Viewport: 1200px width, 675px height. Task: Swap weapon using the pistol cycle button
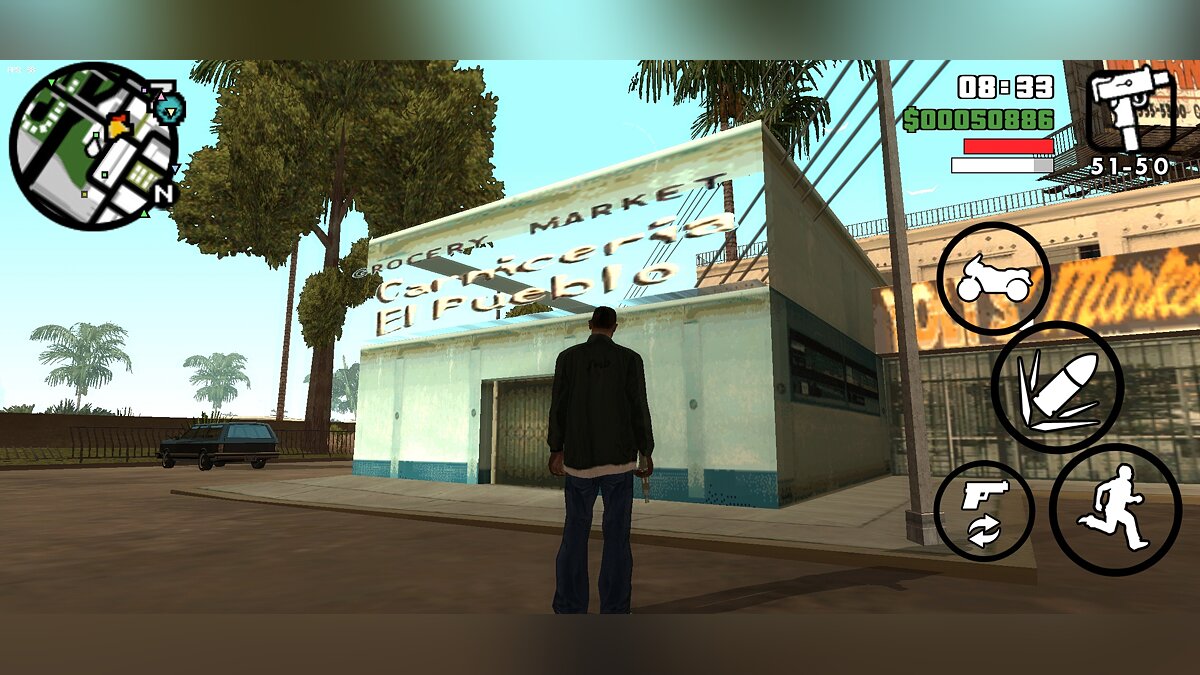pos(983,511)
